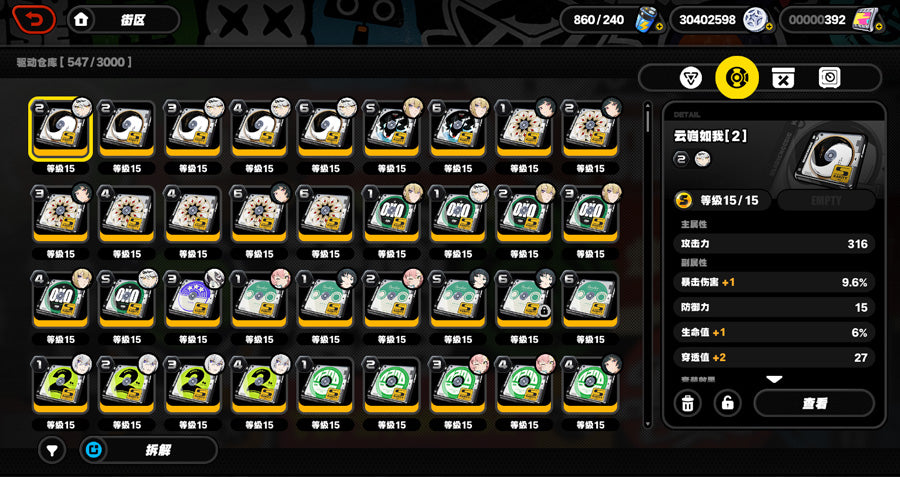Expand stats with the white down arrow
Screen dimensions: 900x477
(774, 379)
